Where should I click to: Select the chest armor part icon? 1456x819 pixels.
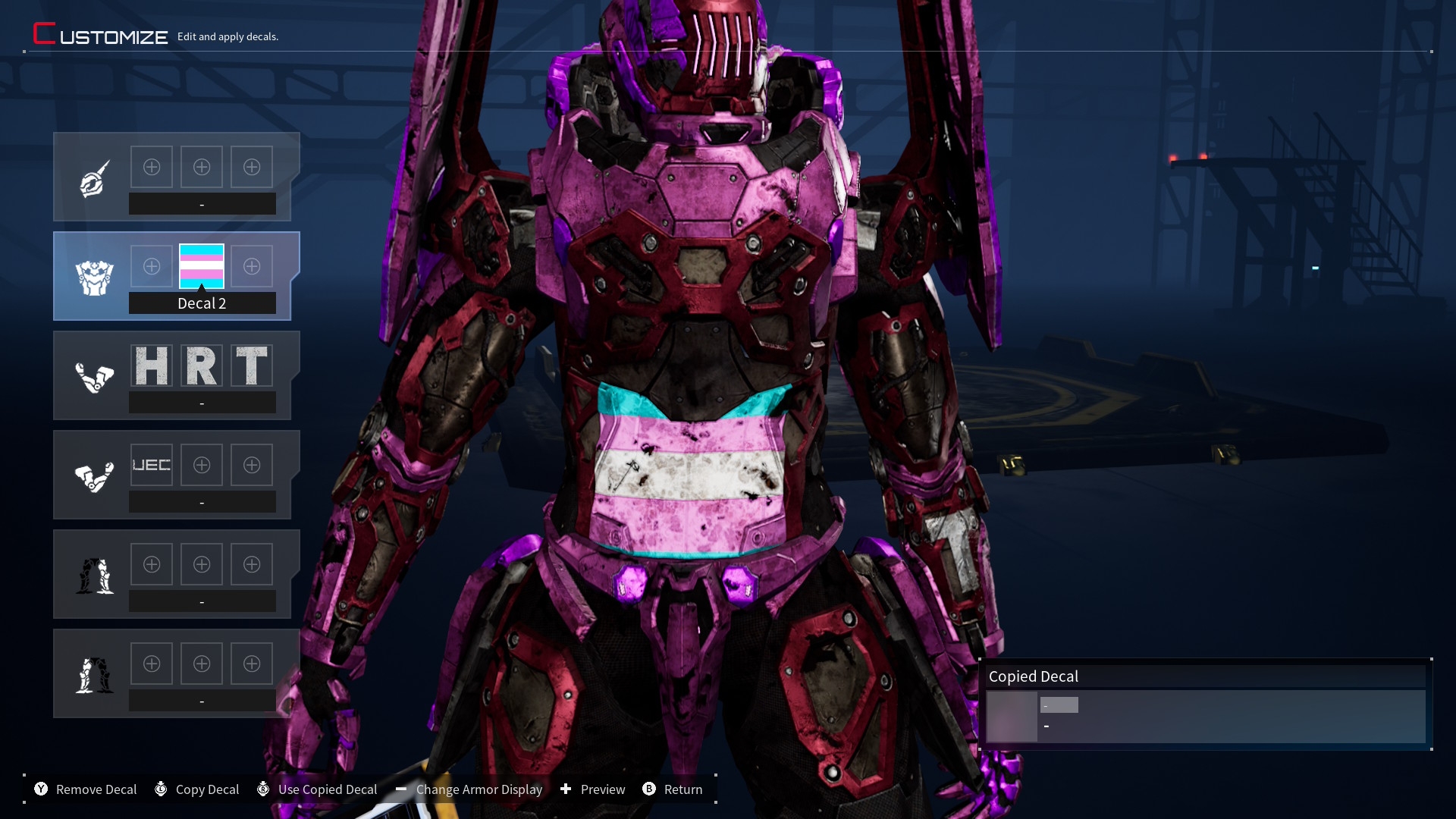click(x=94, y=278)
